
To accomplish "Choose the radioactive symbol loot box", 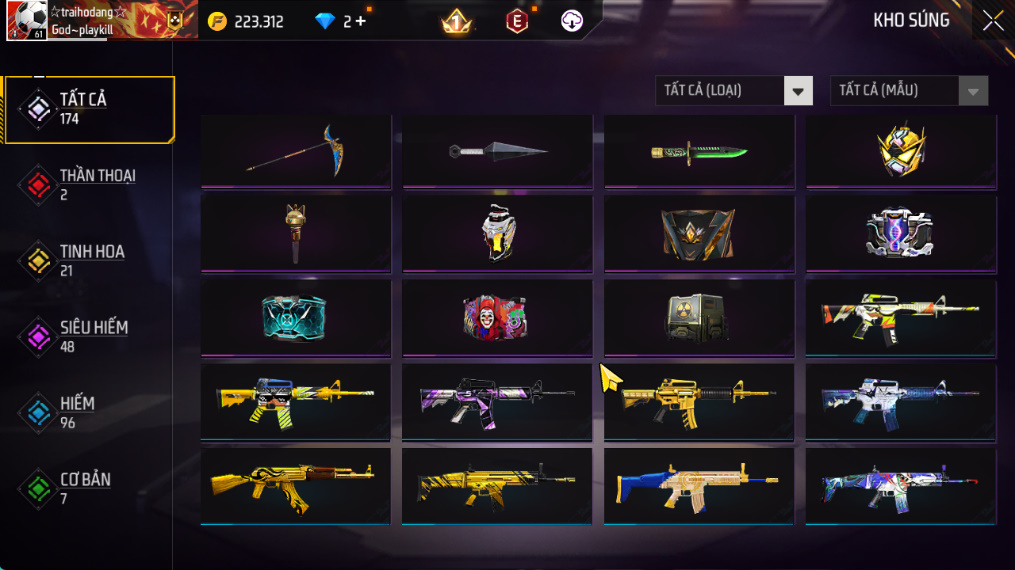I will coord(699,317).
